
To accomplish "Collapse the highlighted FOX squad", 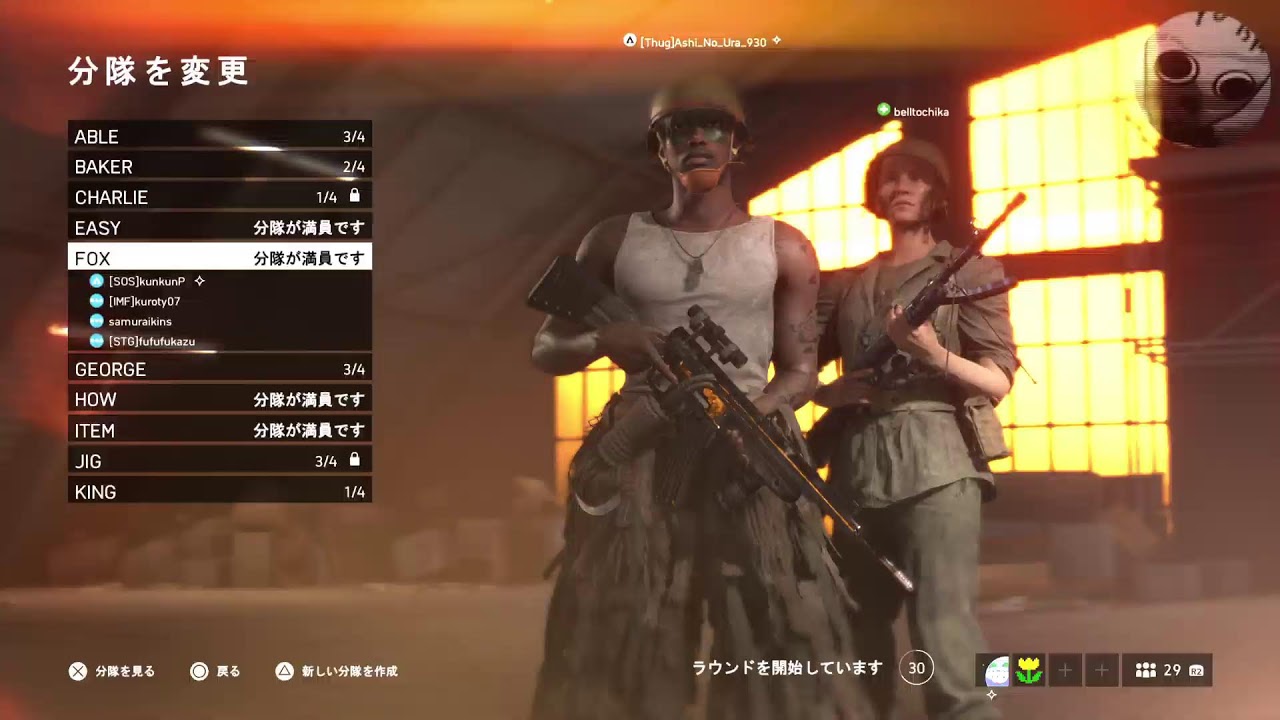I will (219, 258).
